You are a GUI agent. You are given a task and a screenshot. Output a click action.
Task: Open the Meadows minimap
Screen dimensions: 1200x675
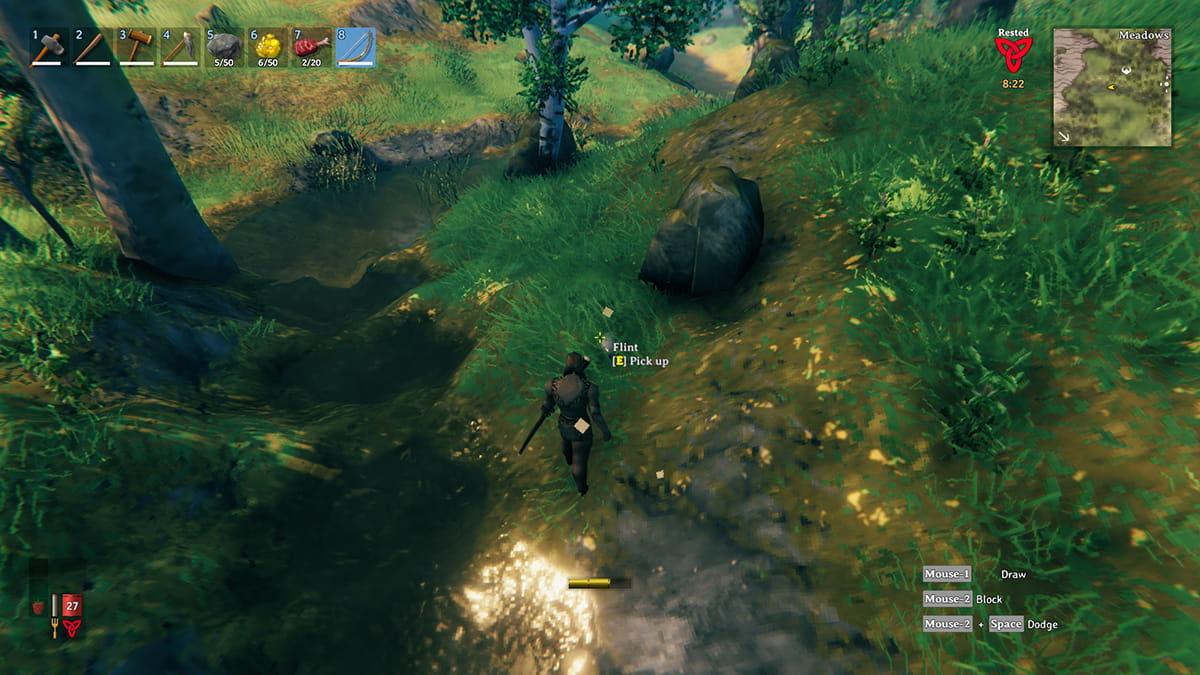click(1112, 87)
